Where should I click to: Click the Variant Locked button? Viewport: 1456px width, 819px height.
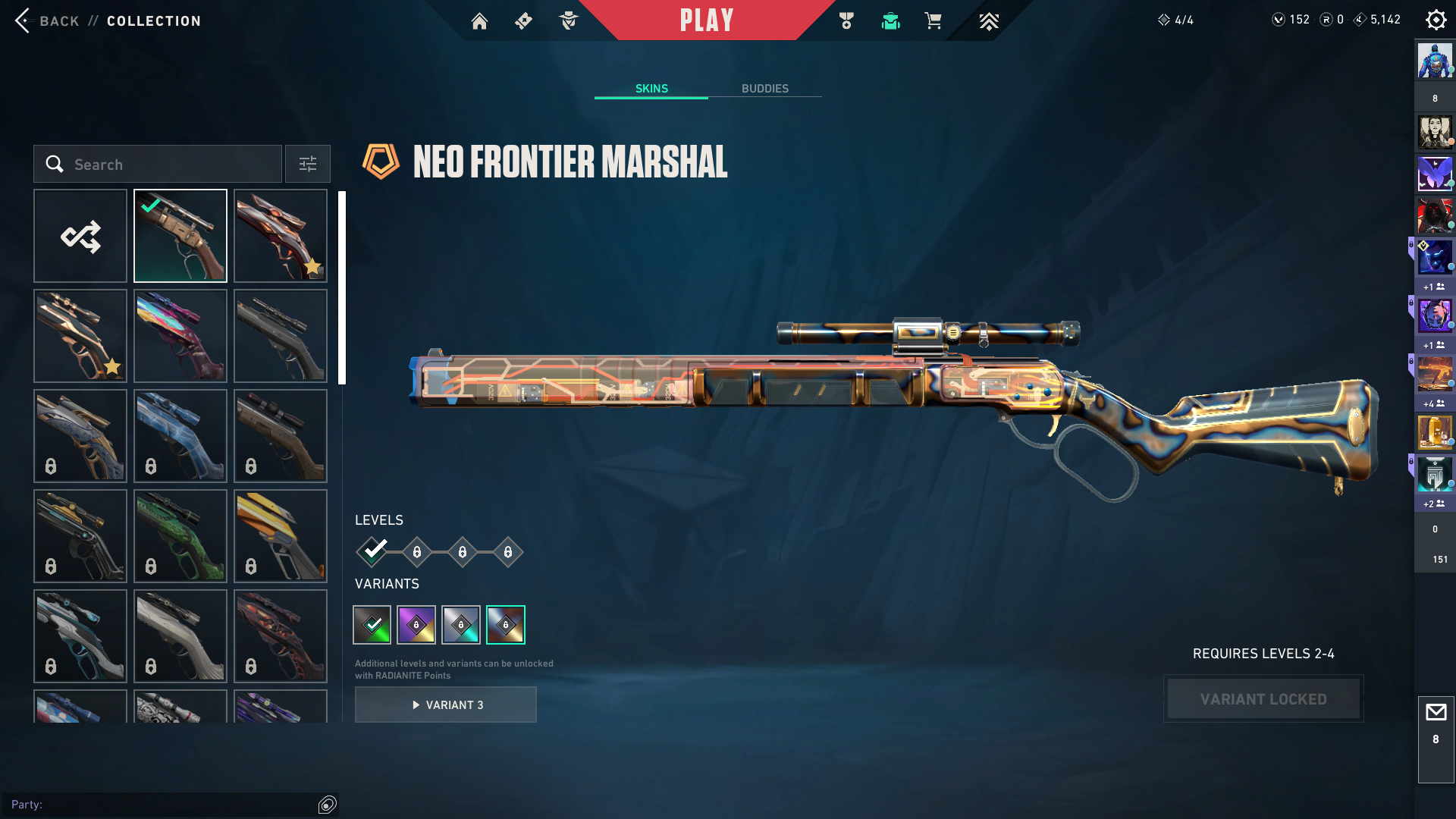coord(1263,698)
